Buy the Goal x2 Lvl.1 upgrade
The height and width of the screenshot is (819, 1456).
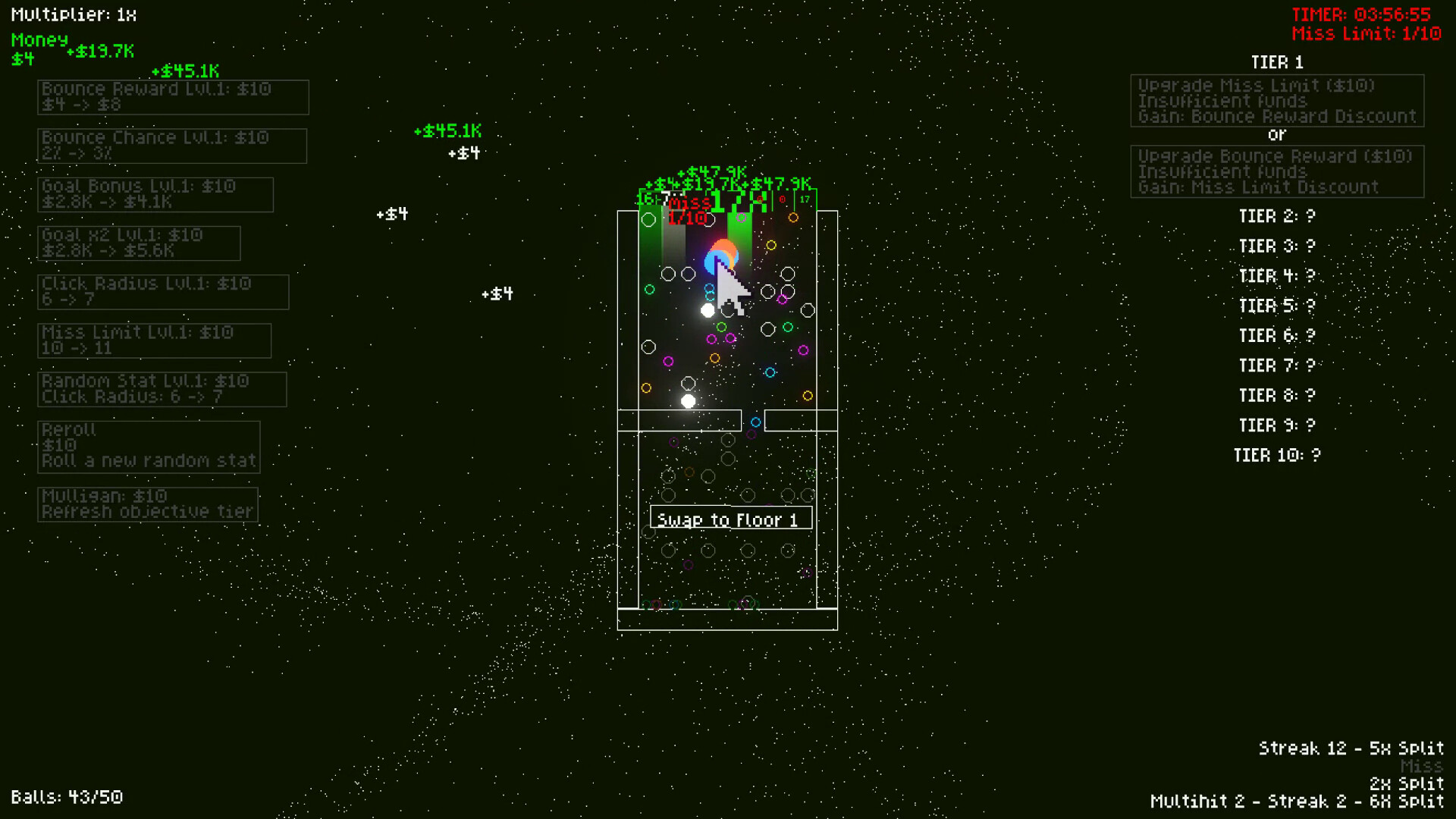[x=140, y=243]
